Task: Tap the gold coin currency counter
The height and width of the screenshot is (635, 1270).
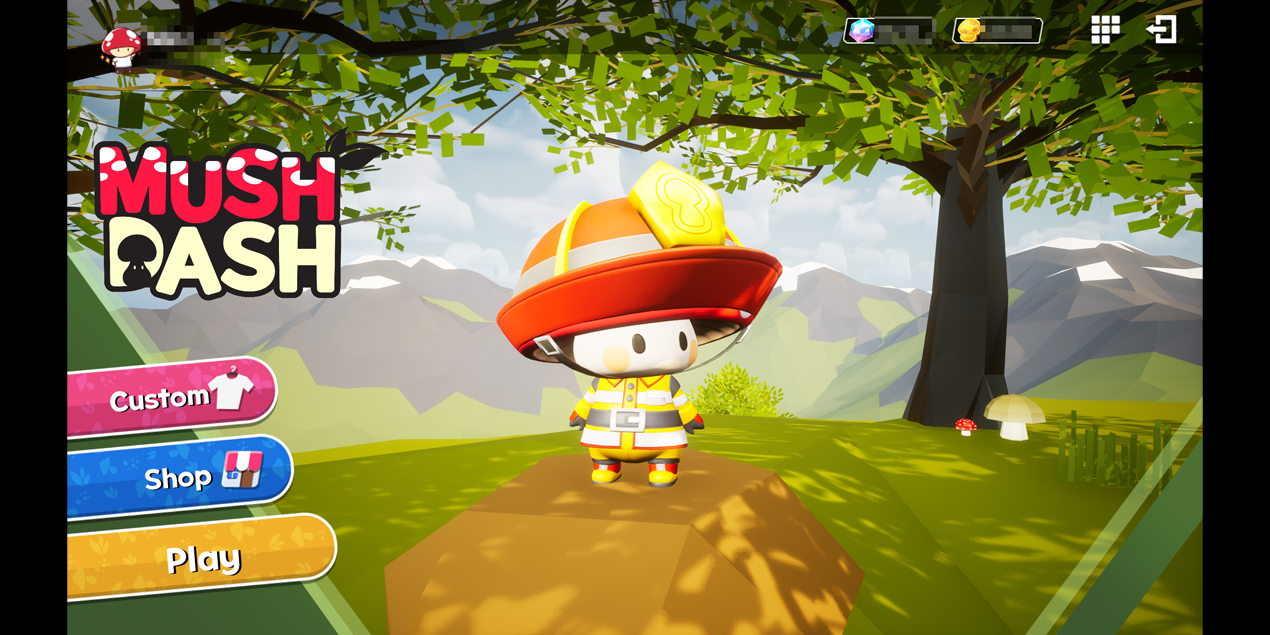Action: point(997,31)
